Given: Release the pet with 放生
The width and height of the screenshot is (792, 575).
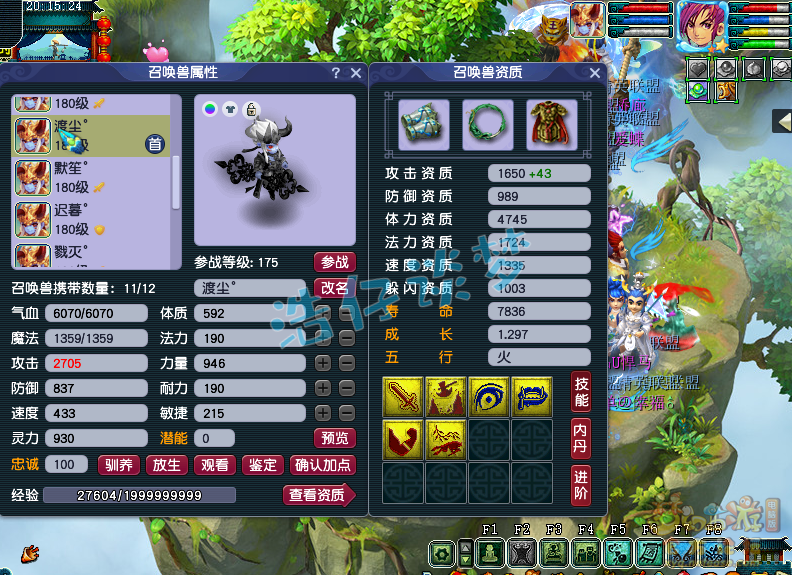Looking at the screenshot, I should (167, 465).
